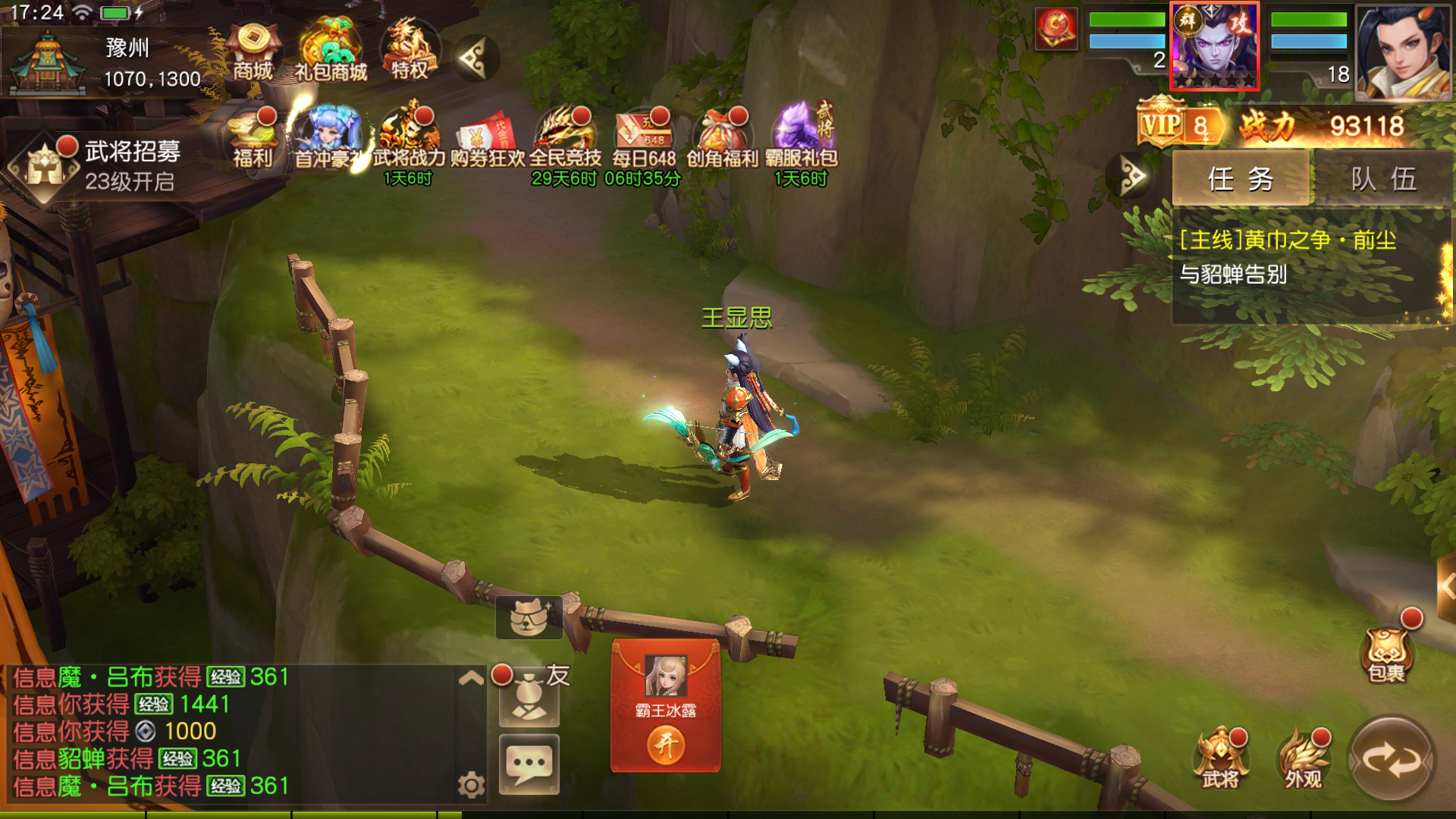Open the 商城 shop
The image size is (1456, 819).
253,52
